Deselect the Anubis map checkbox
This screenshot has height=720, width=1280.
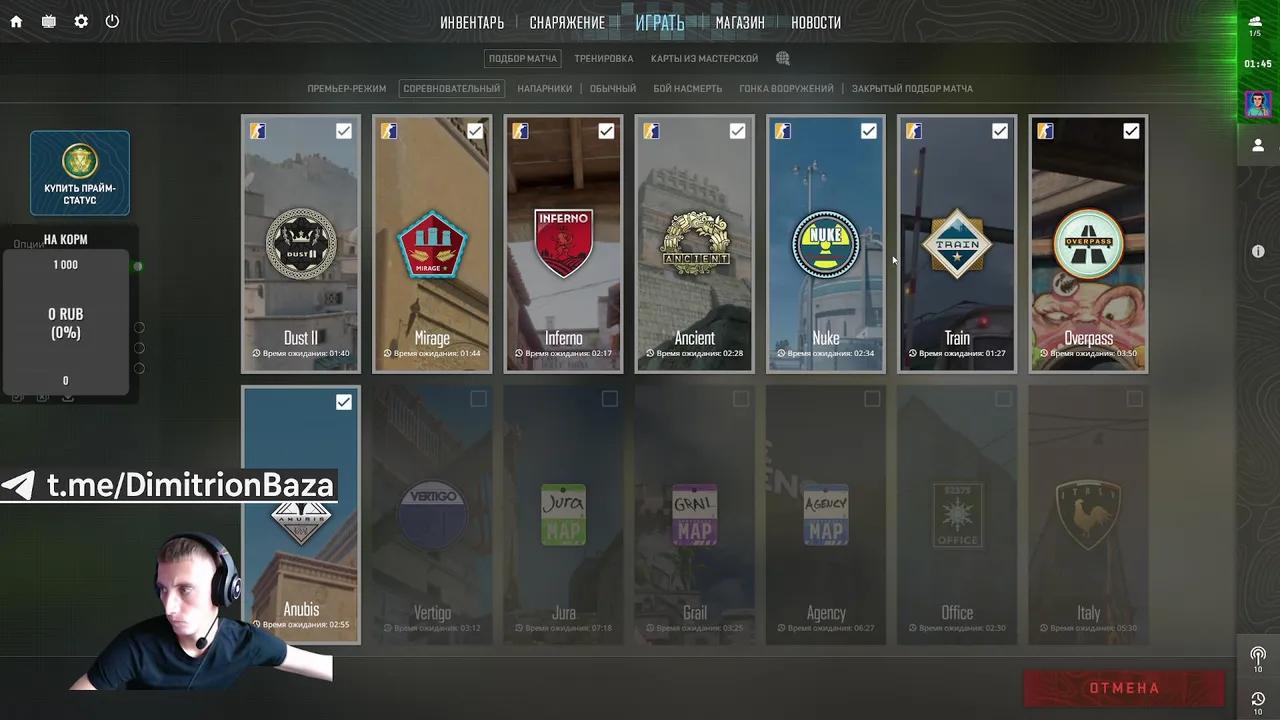tap(343, 401)
